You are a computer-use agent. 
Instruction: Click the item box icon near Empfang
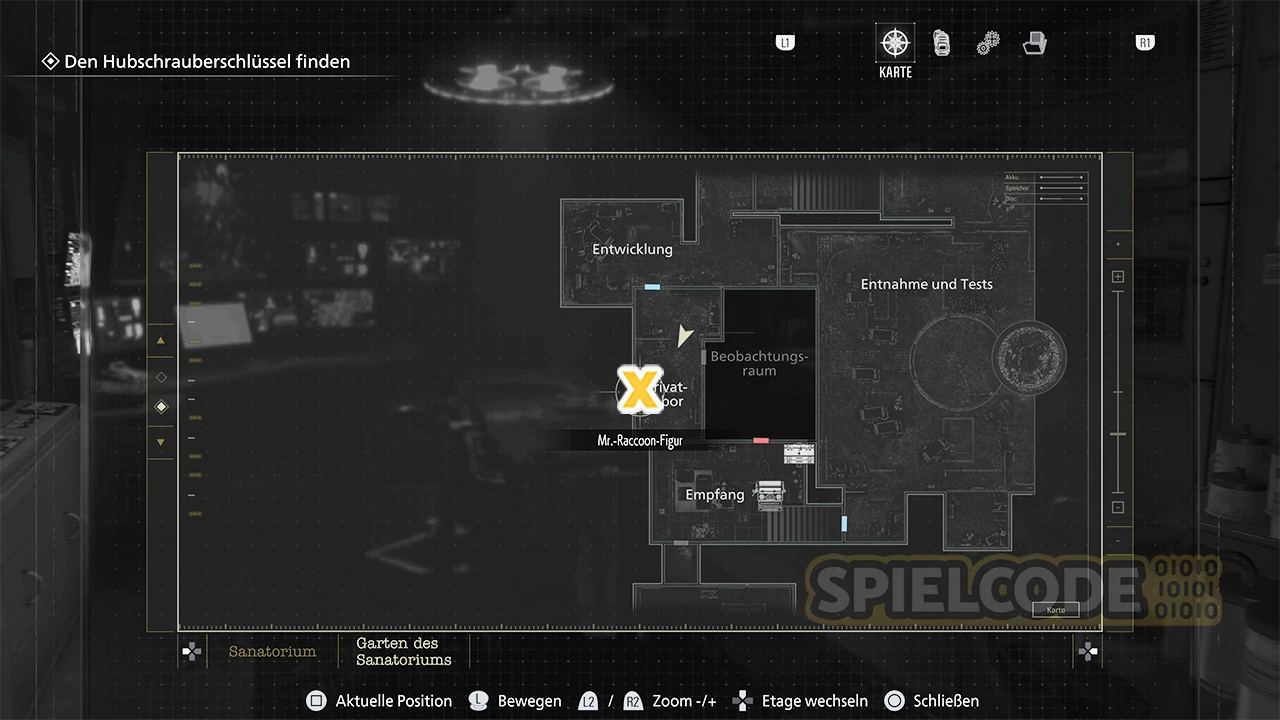click(799, 454)
